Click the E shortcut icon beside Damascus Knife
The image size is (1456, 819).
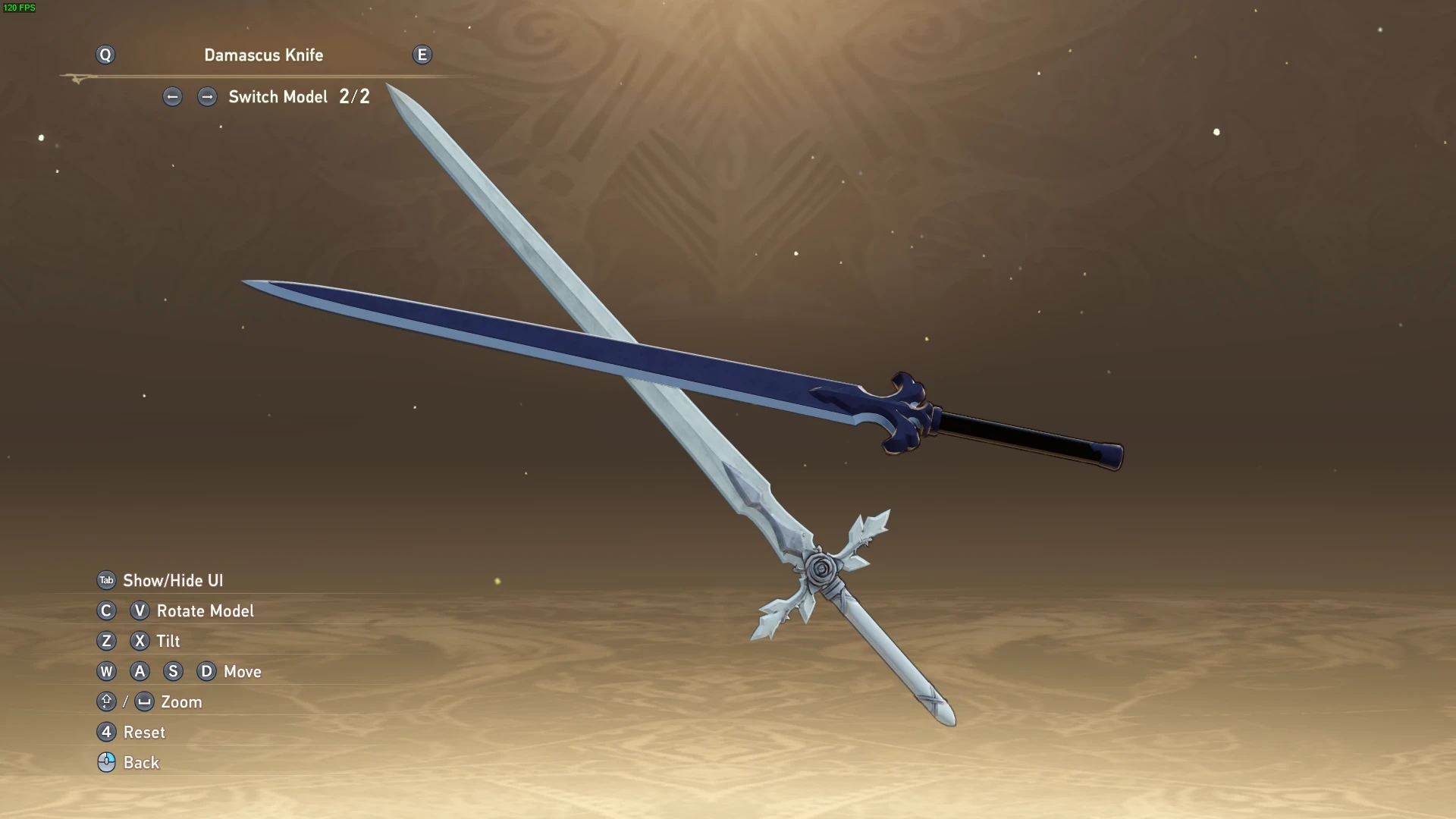click(422, 55)
